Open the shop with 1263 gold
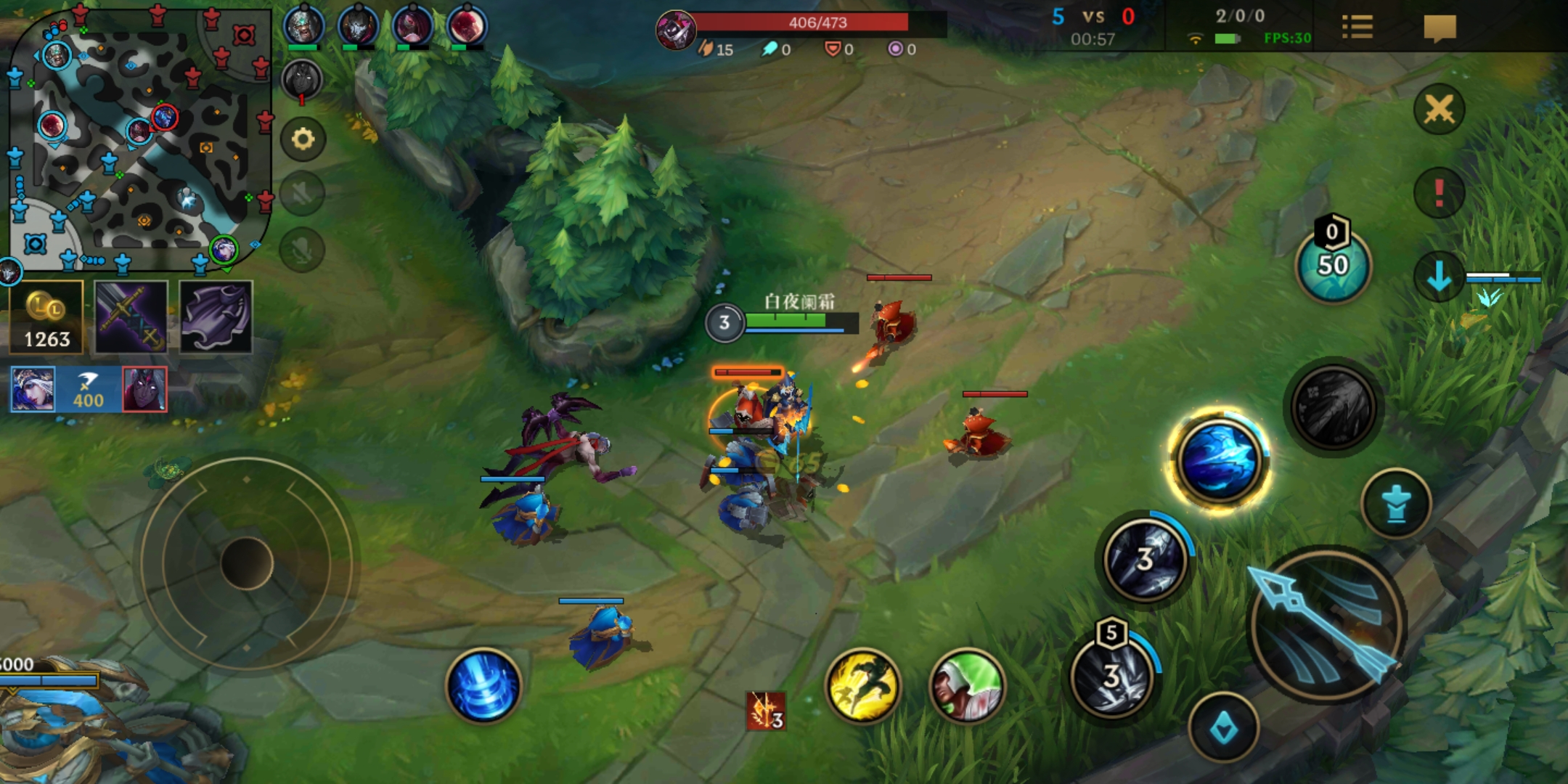Screen dimensions: 1568x784 [46, 318]
